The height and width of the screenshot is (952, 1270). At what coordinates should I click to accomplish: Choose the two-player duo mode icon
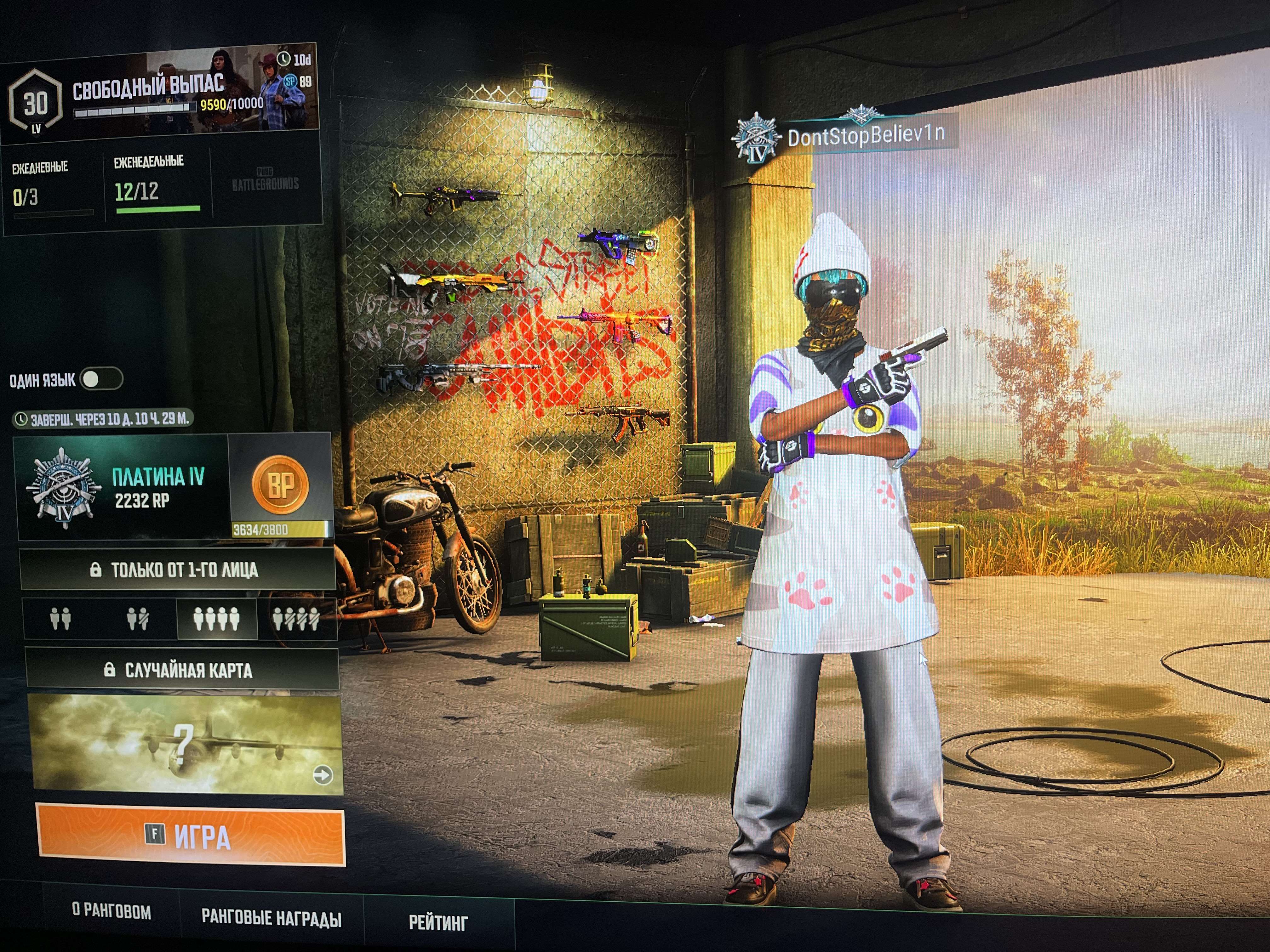point(60,619)
